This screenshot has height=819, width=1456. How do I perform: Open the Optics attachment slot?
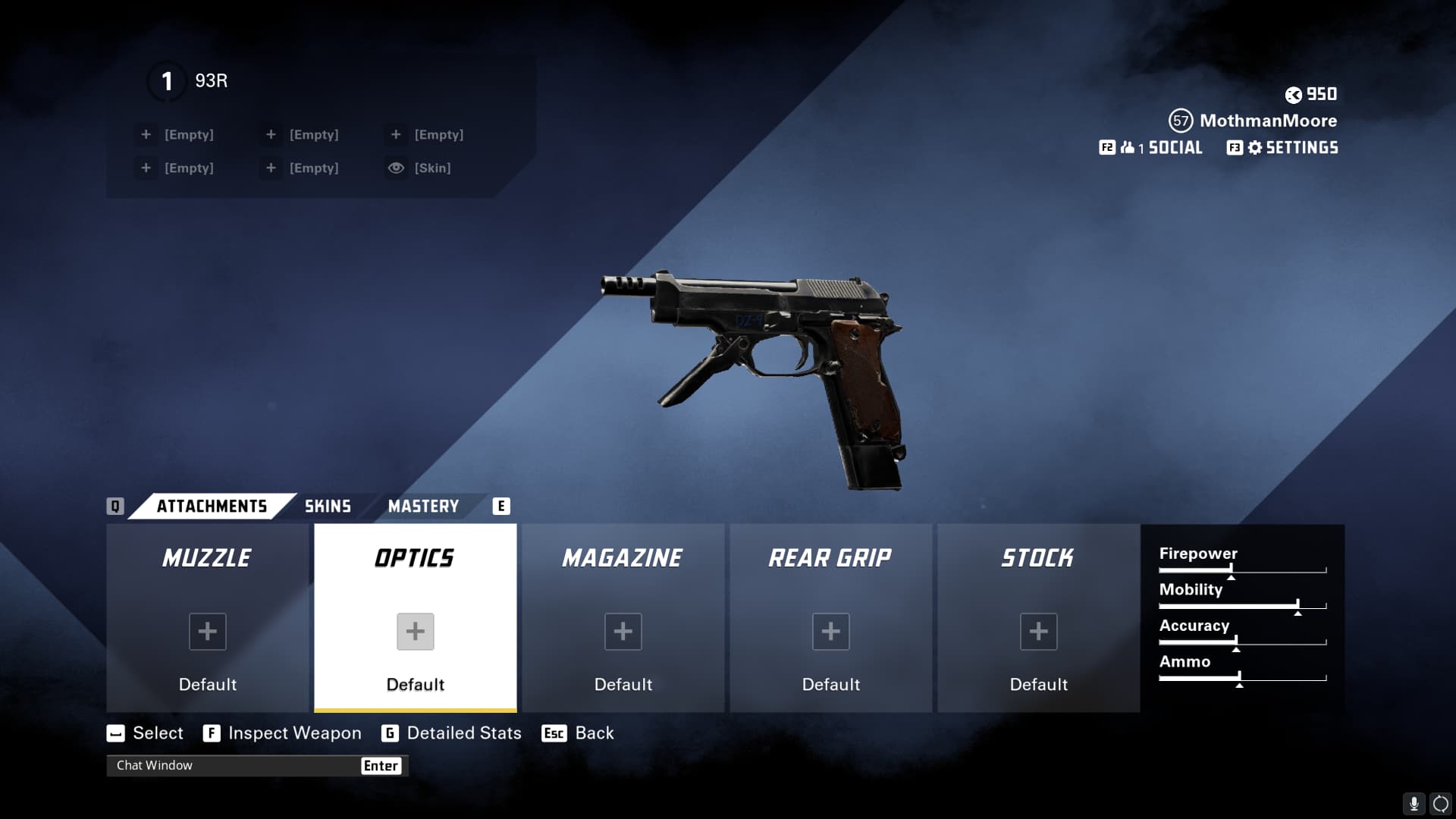415,618
